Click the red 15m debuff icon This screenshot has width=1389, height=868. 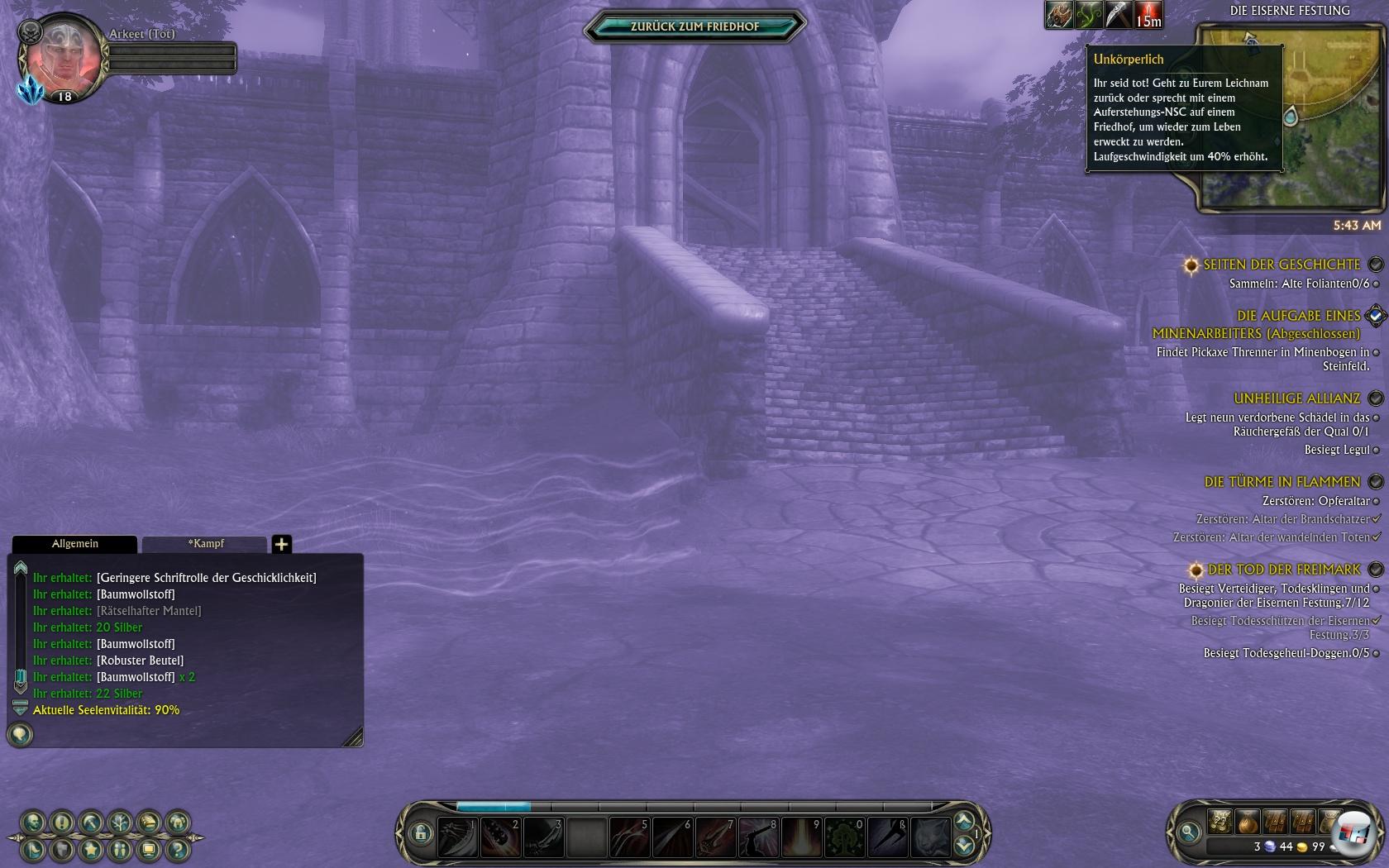[x=1148, y=15]
